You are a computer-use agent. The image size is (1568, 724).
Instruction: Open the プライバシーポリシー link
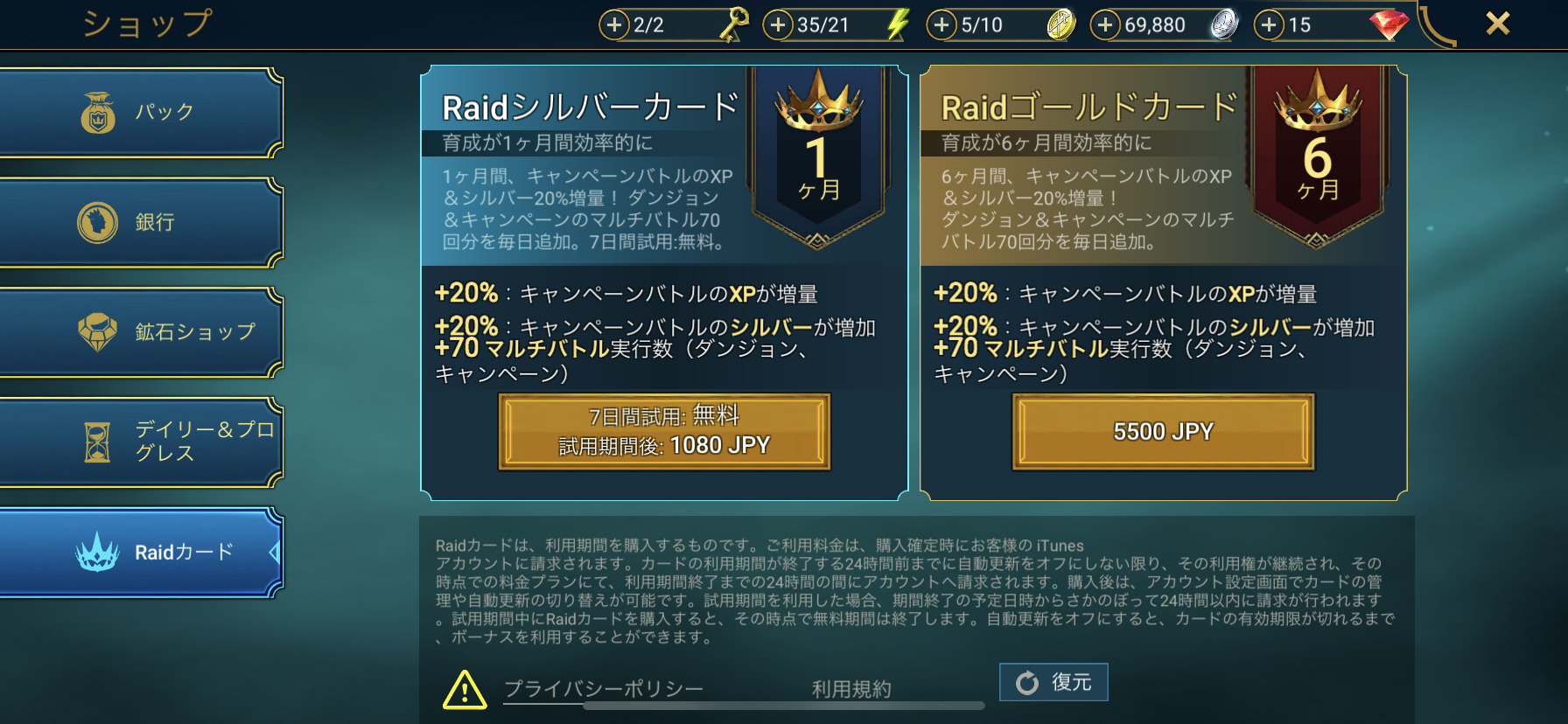tap(604, 689)
